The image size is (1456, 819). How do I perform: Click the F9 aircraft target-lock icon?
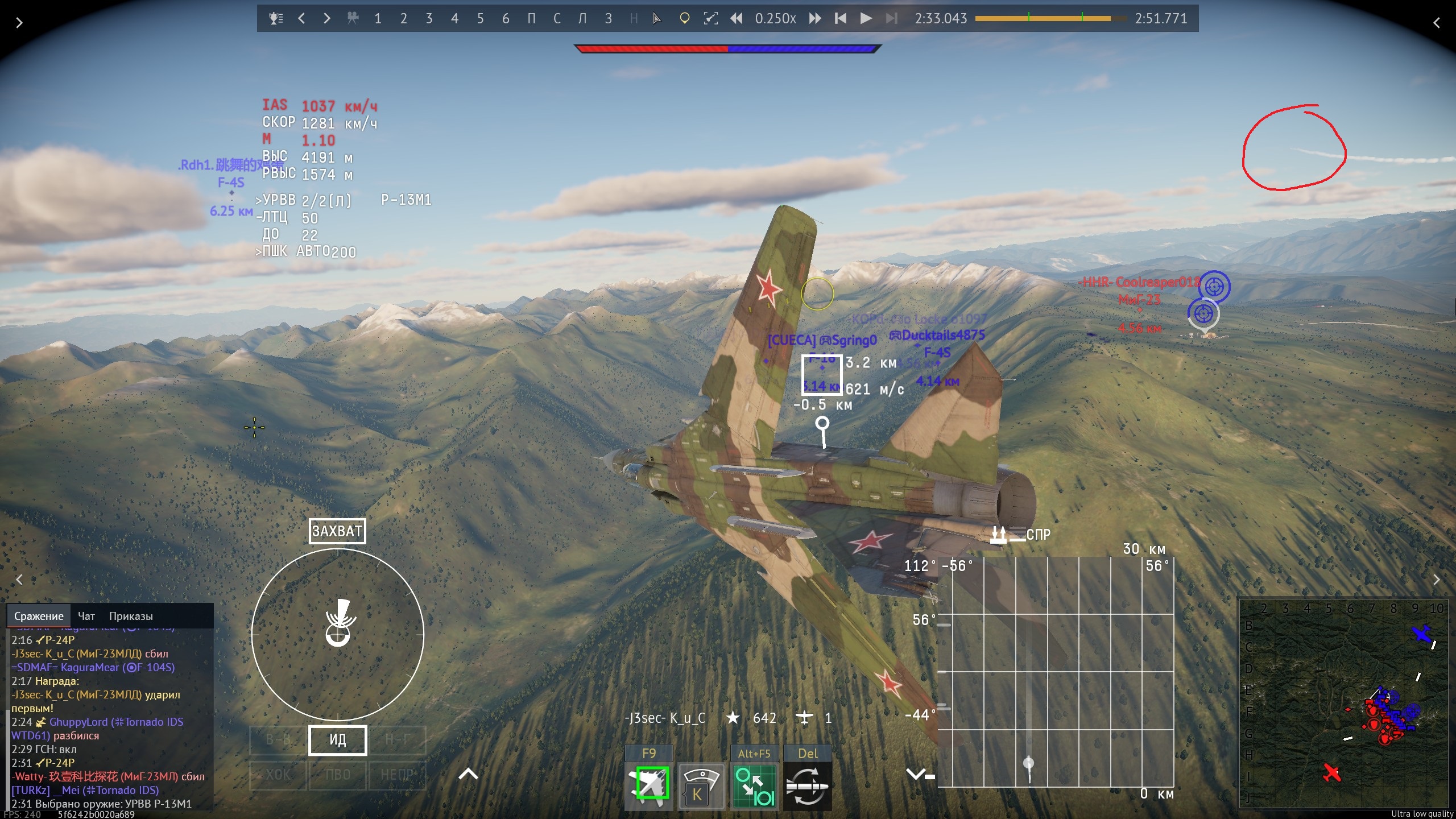click(x=649, y=786)
